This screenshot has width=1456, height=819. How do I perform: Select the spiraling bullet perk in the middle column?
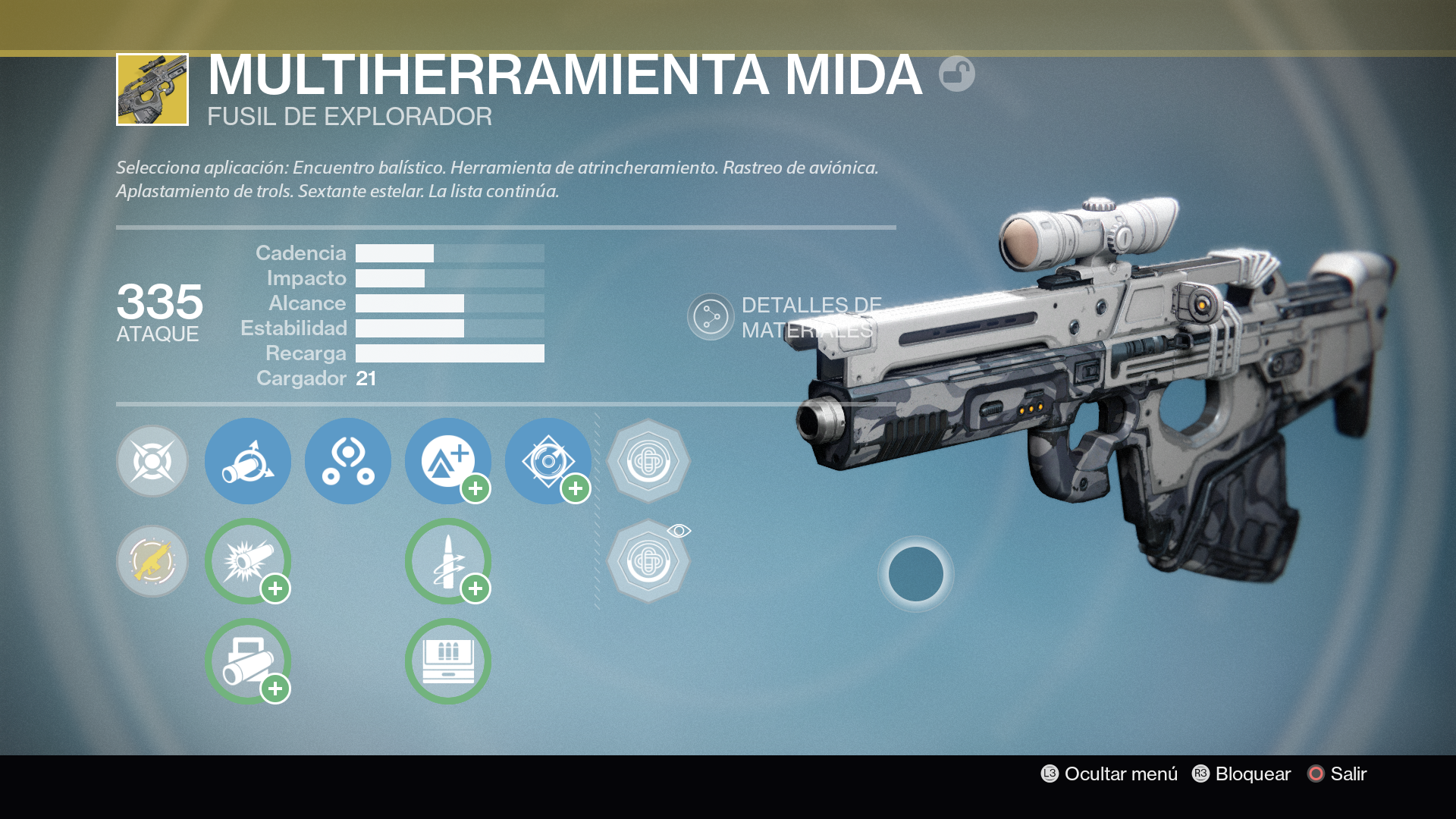tap(448, 562)
